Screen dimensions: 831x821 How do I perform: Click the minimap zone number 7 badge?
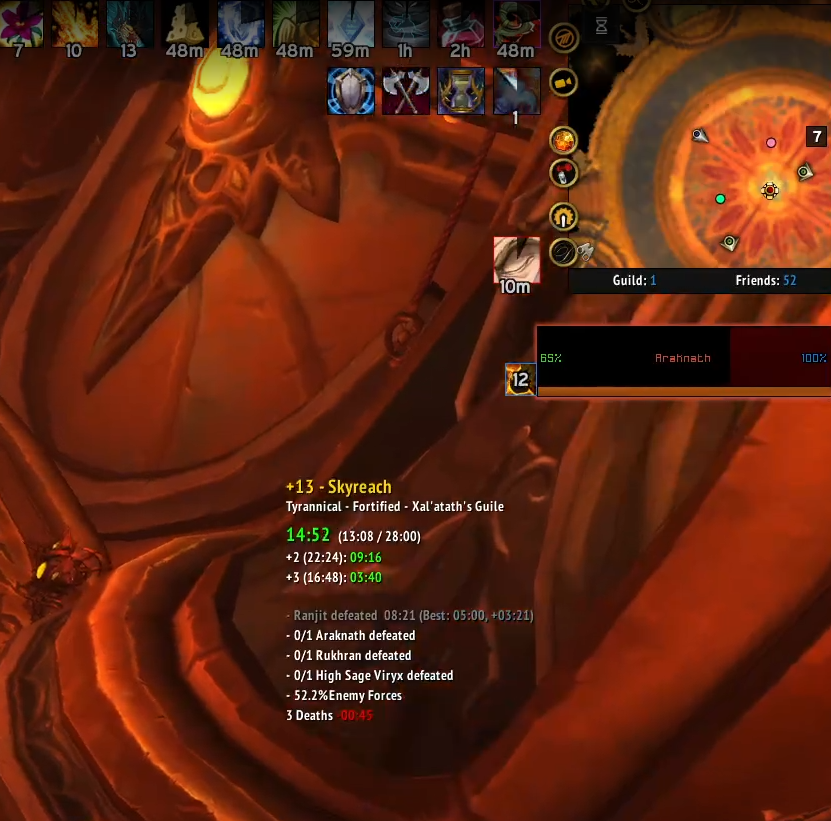pos(817,137)
